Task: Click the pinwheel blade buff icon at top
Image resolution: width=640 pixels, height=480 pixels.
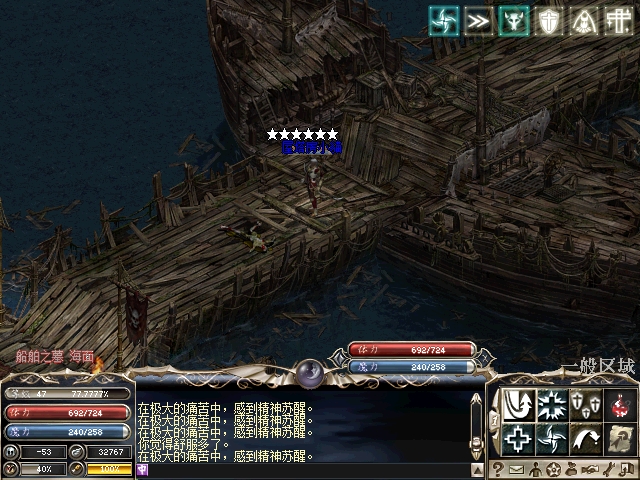Action: tap(444, 21)
